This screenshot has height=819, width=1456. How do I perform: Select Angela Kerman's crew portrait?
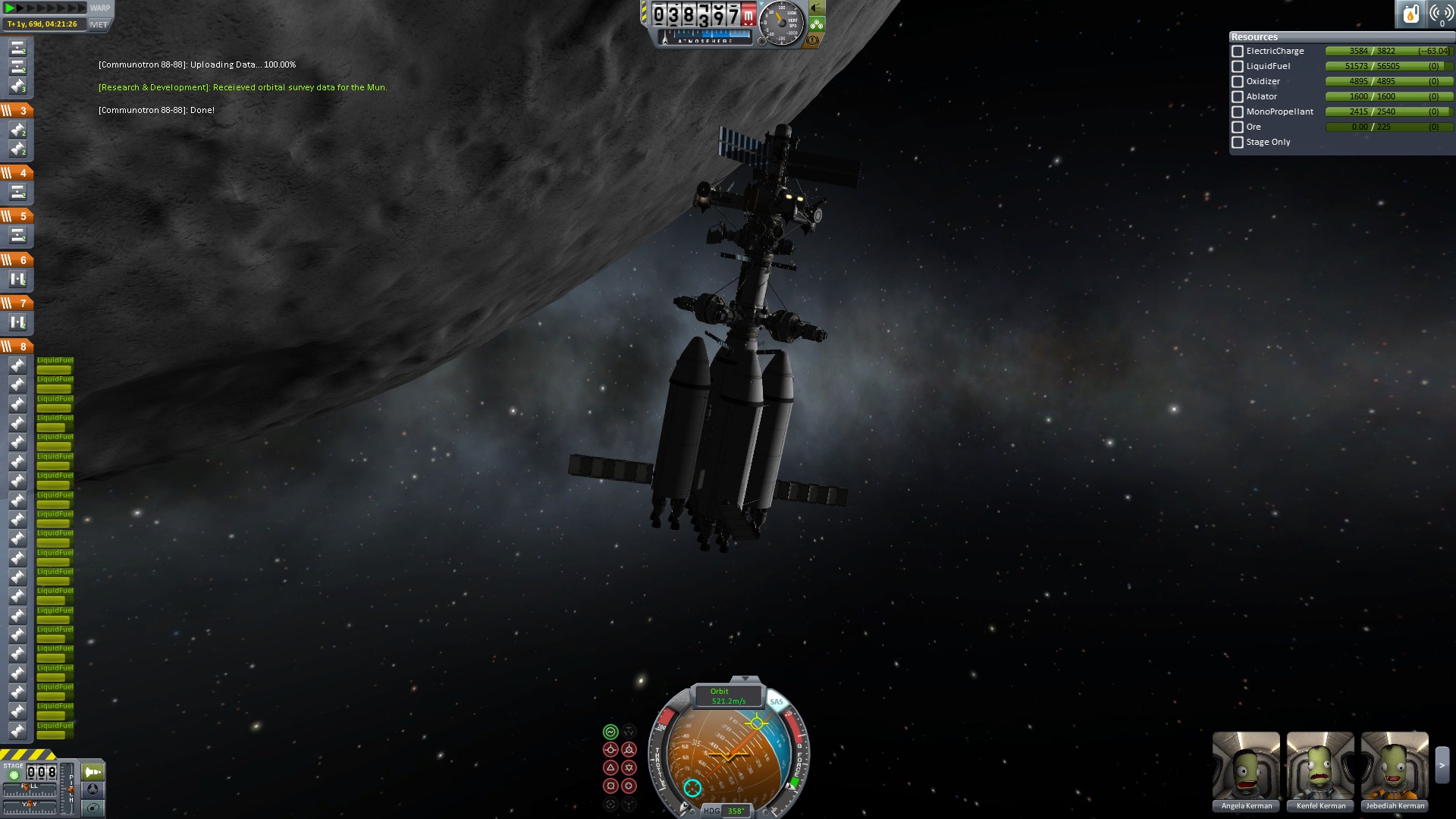1246,767
